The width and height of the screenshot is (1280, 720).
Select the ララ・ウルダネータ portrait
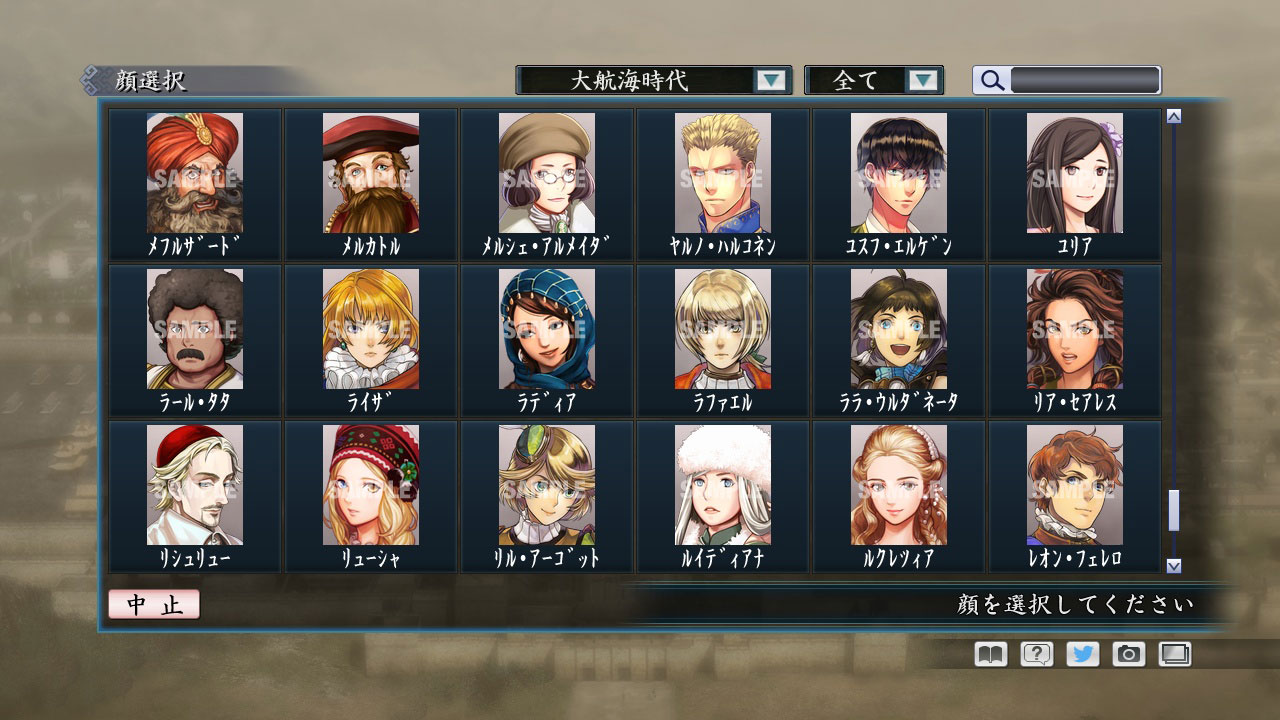(899, 332)
